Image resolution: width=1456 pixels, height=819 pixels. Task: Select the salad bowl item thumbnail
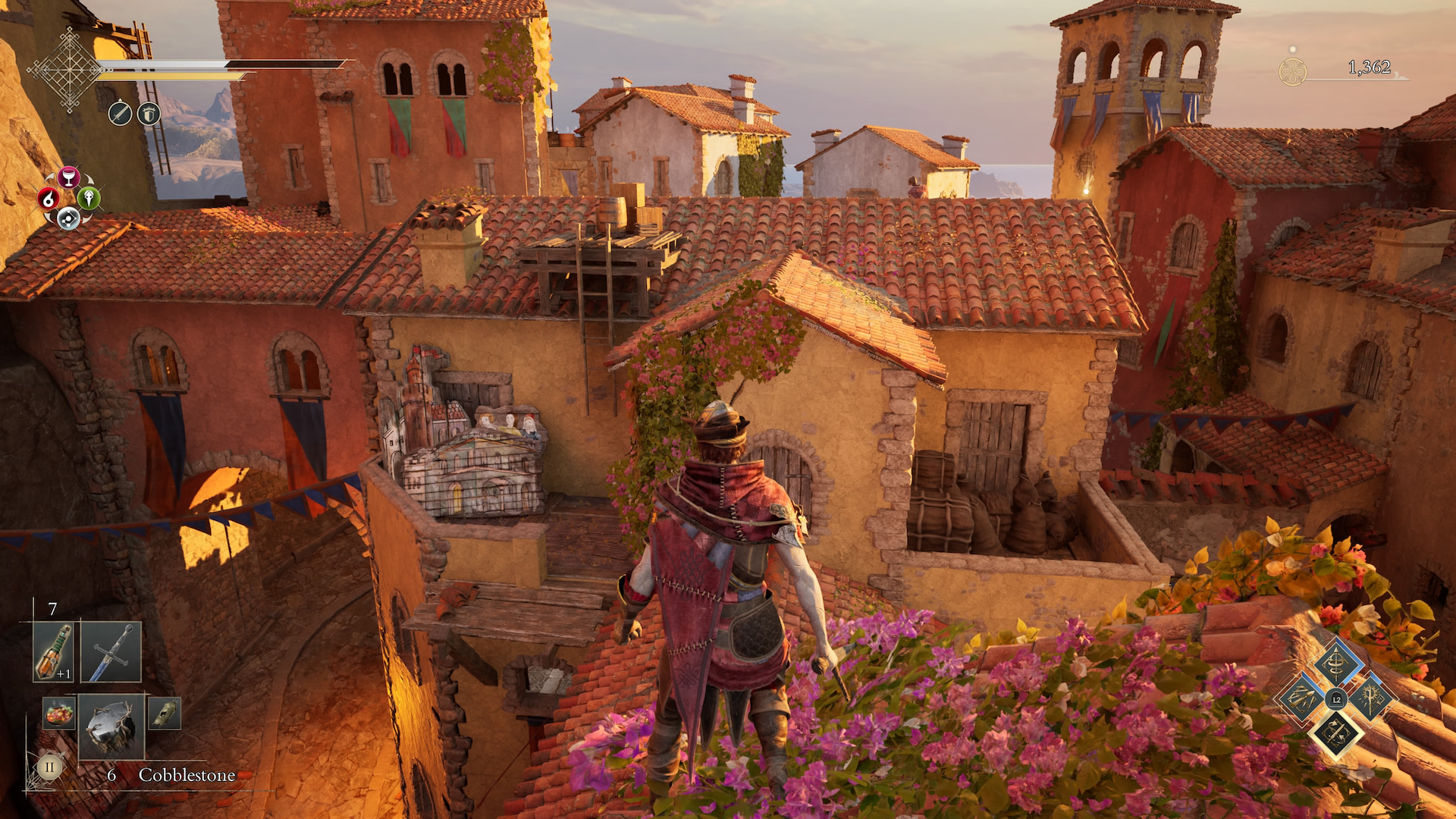[58, 714]
